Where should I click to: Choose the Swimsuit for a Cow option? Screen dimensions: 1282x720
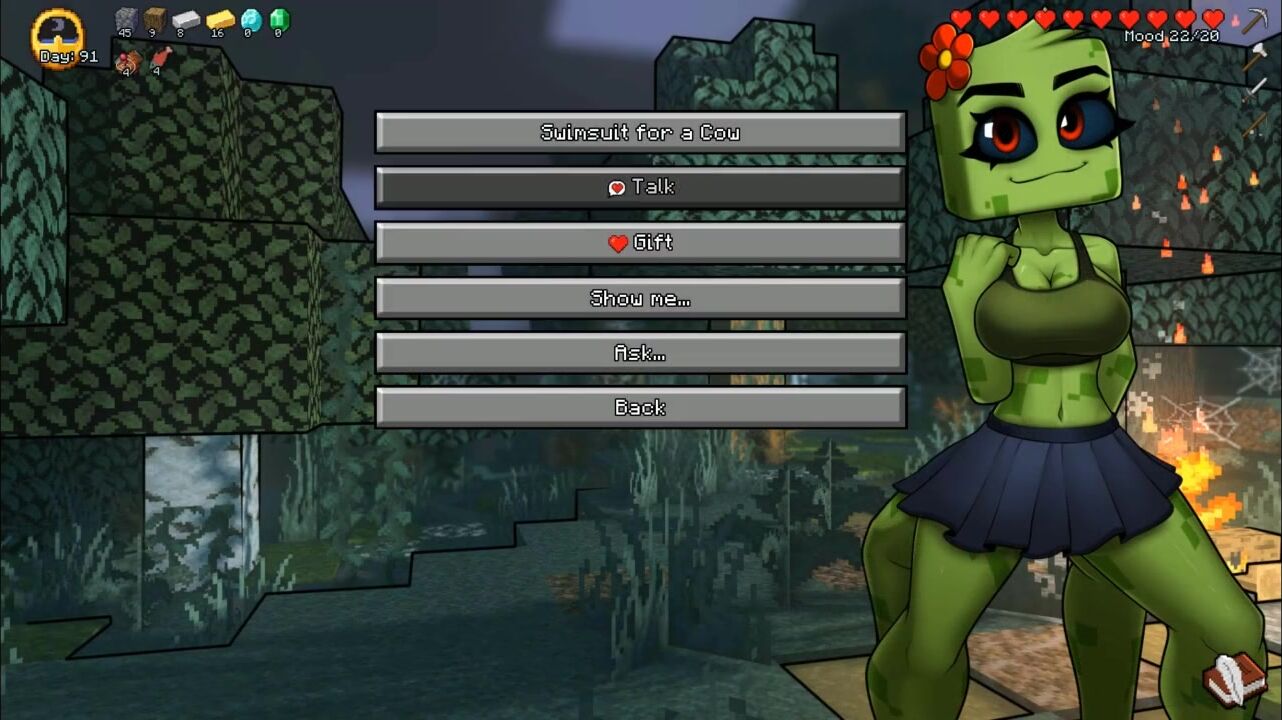[640, 133]
